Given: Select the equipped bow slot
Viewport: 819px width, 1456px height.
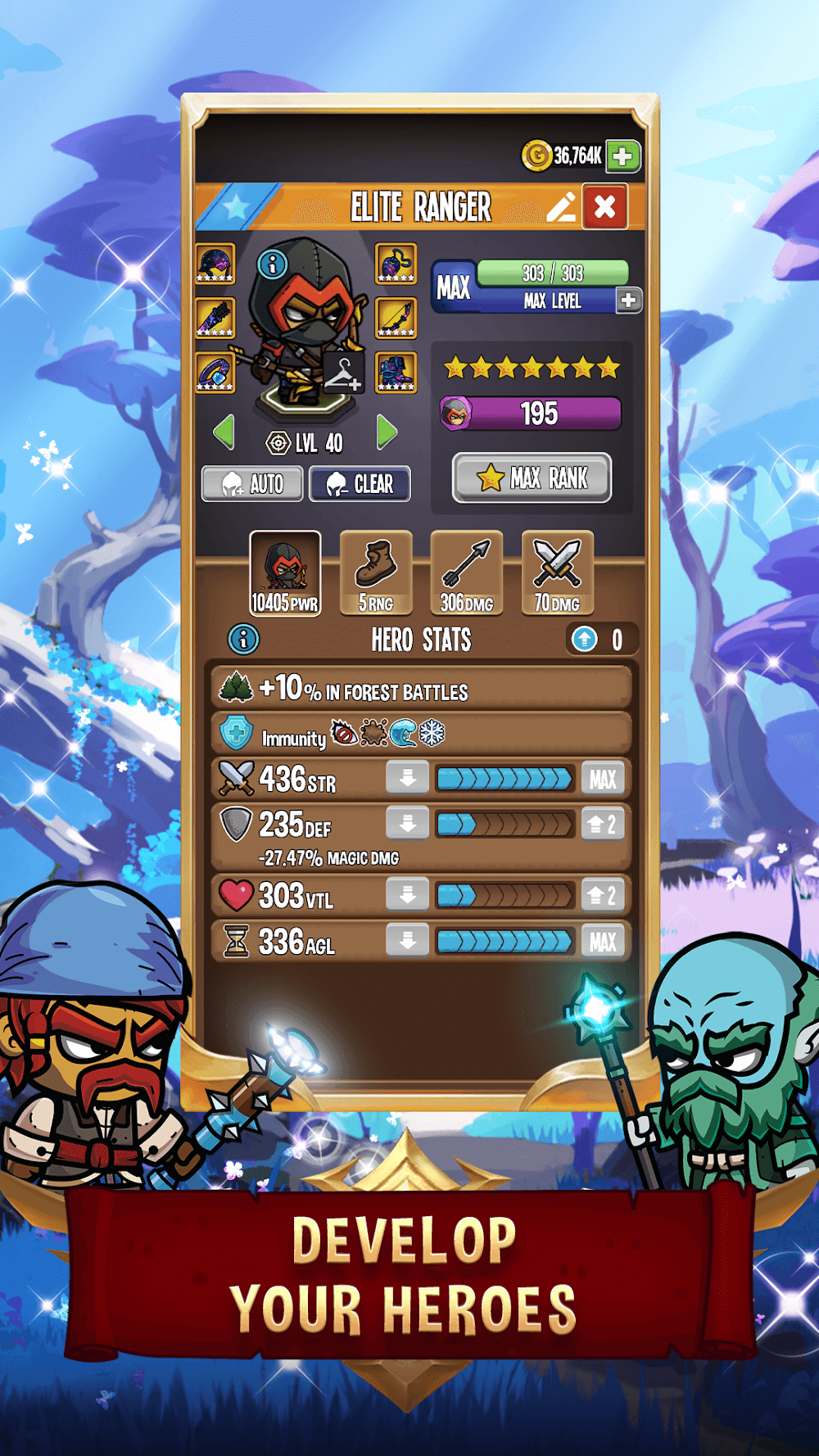Looking at the screenshot, I should pos(396,318).
